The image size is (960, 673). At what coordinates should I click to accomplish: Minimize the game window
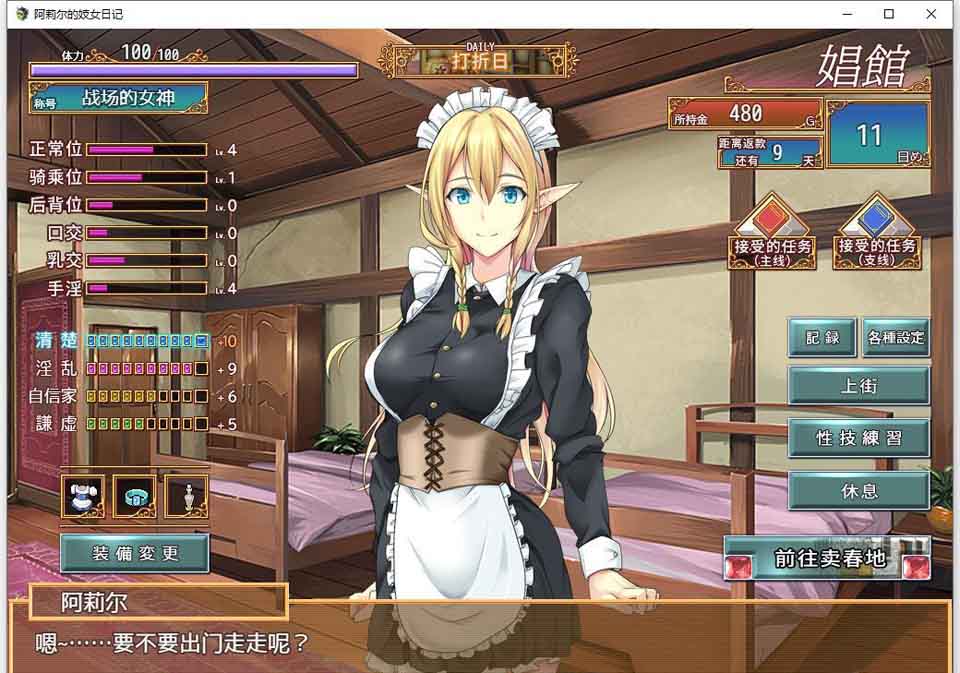point(846,14)
